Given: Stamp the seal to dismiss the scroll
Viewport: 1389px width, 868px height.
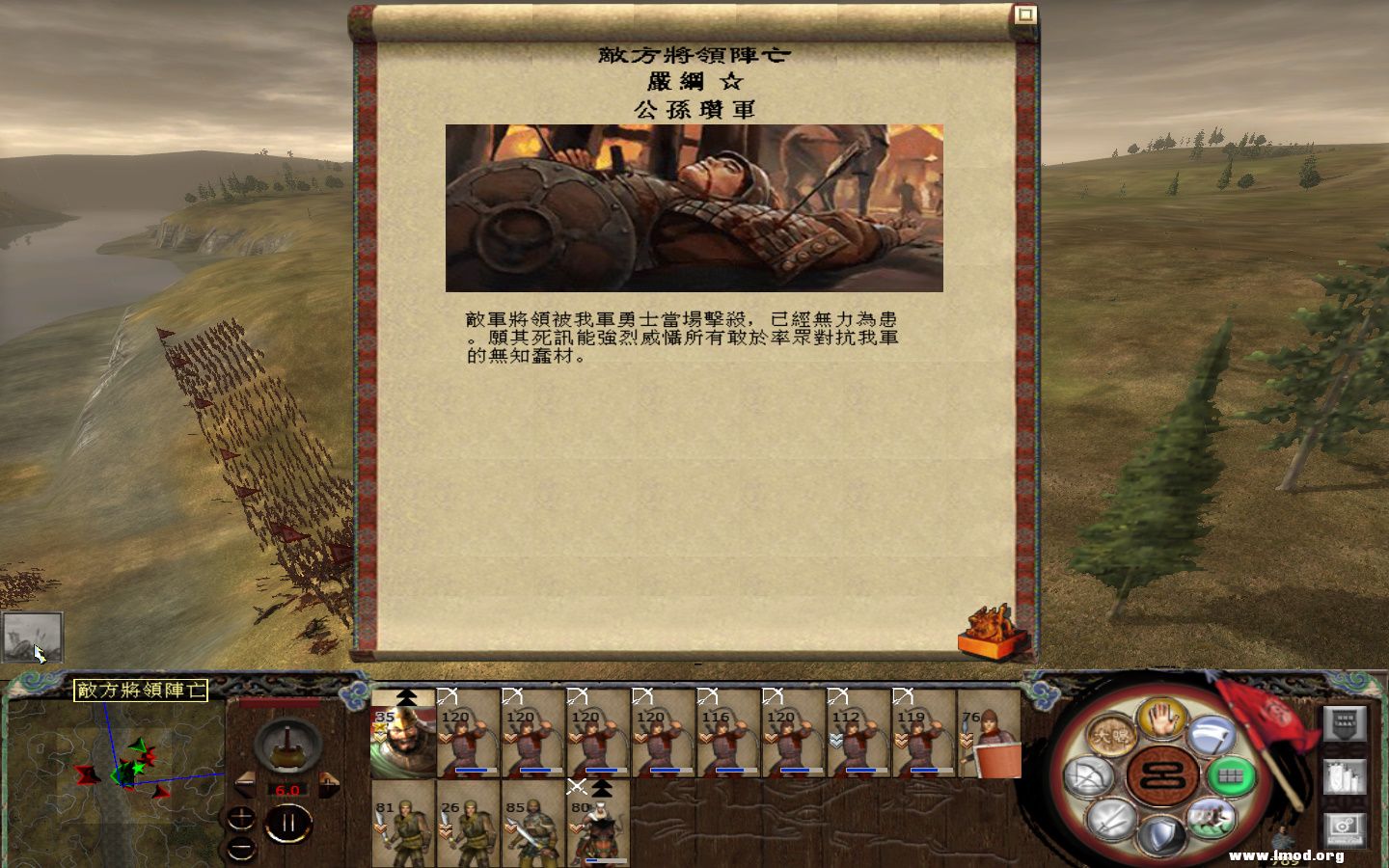Looking at the screenshot, I should click(x=988, y=629).
